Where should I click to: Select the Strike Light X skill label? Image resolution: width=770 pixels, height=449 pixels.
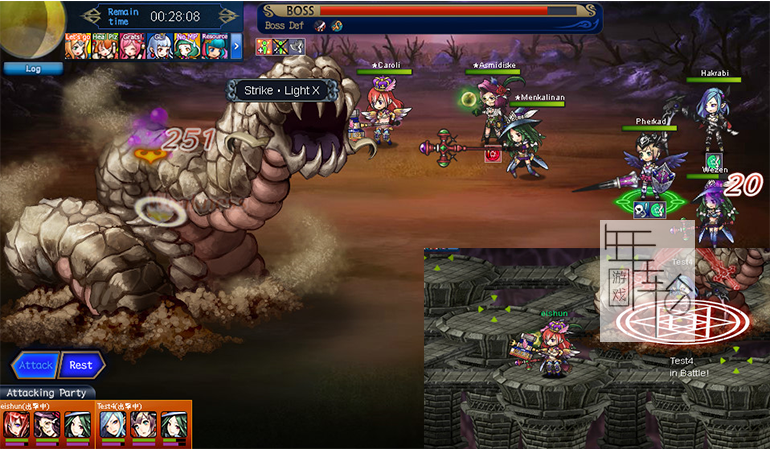coord(281,91)
